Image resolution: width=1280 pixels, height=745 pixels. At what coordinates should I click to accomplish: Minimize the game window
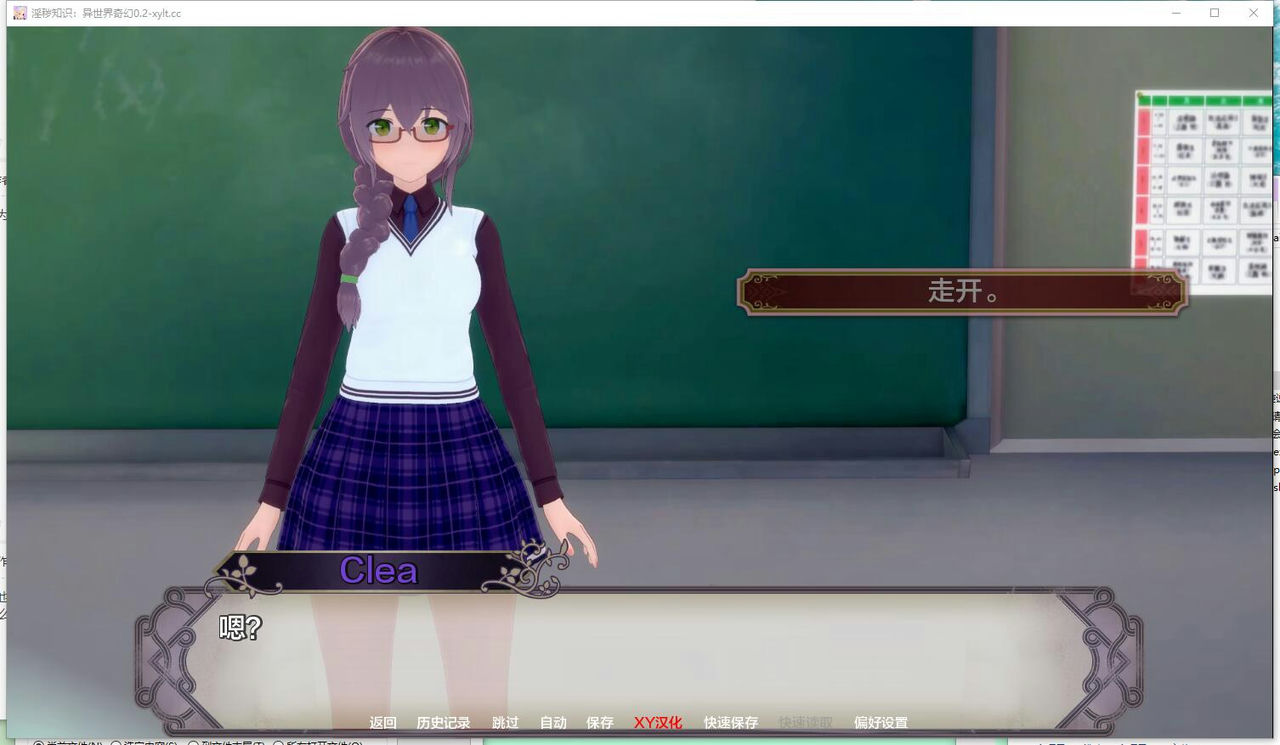(x=1174, y=13)
